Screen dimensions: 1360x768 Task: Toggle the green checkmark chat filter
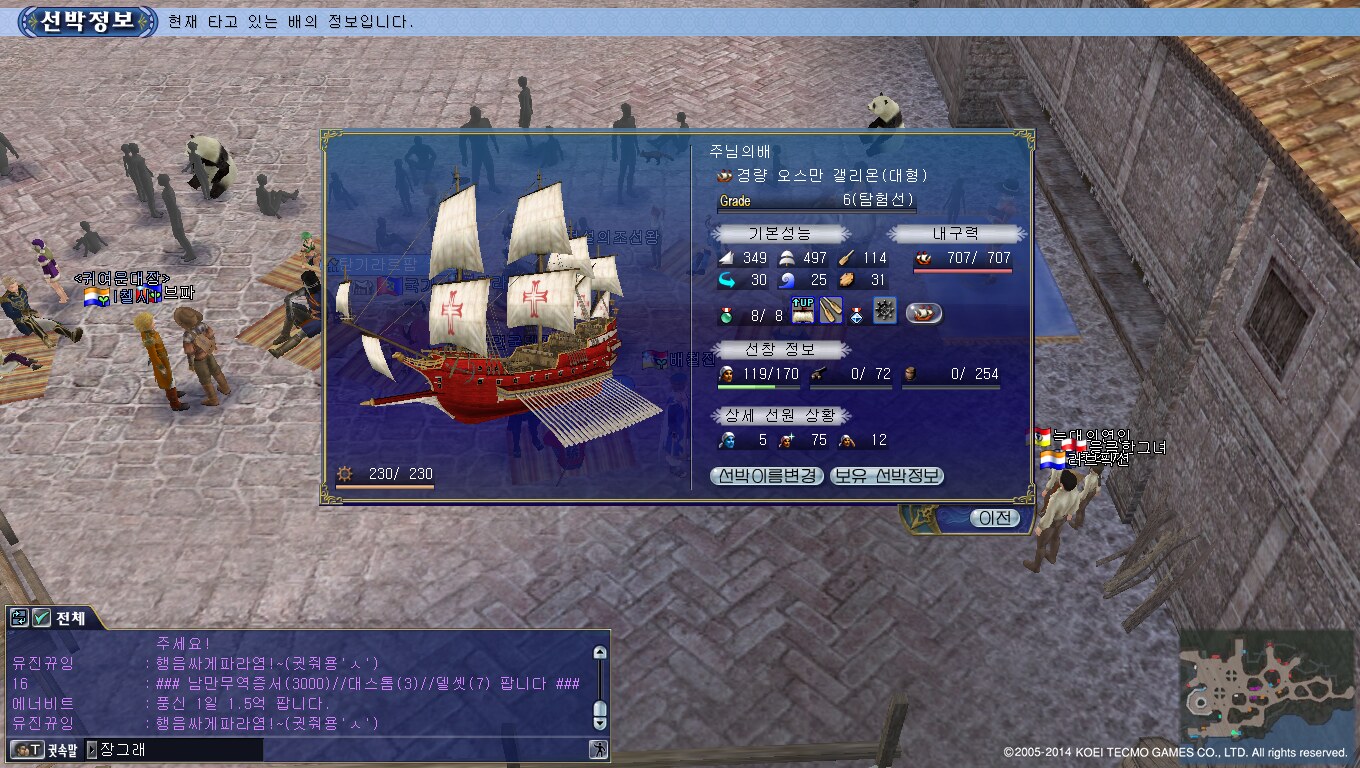[42, 618]
